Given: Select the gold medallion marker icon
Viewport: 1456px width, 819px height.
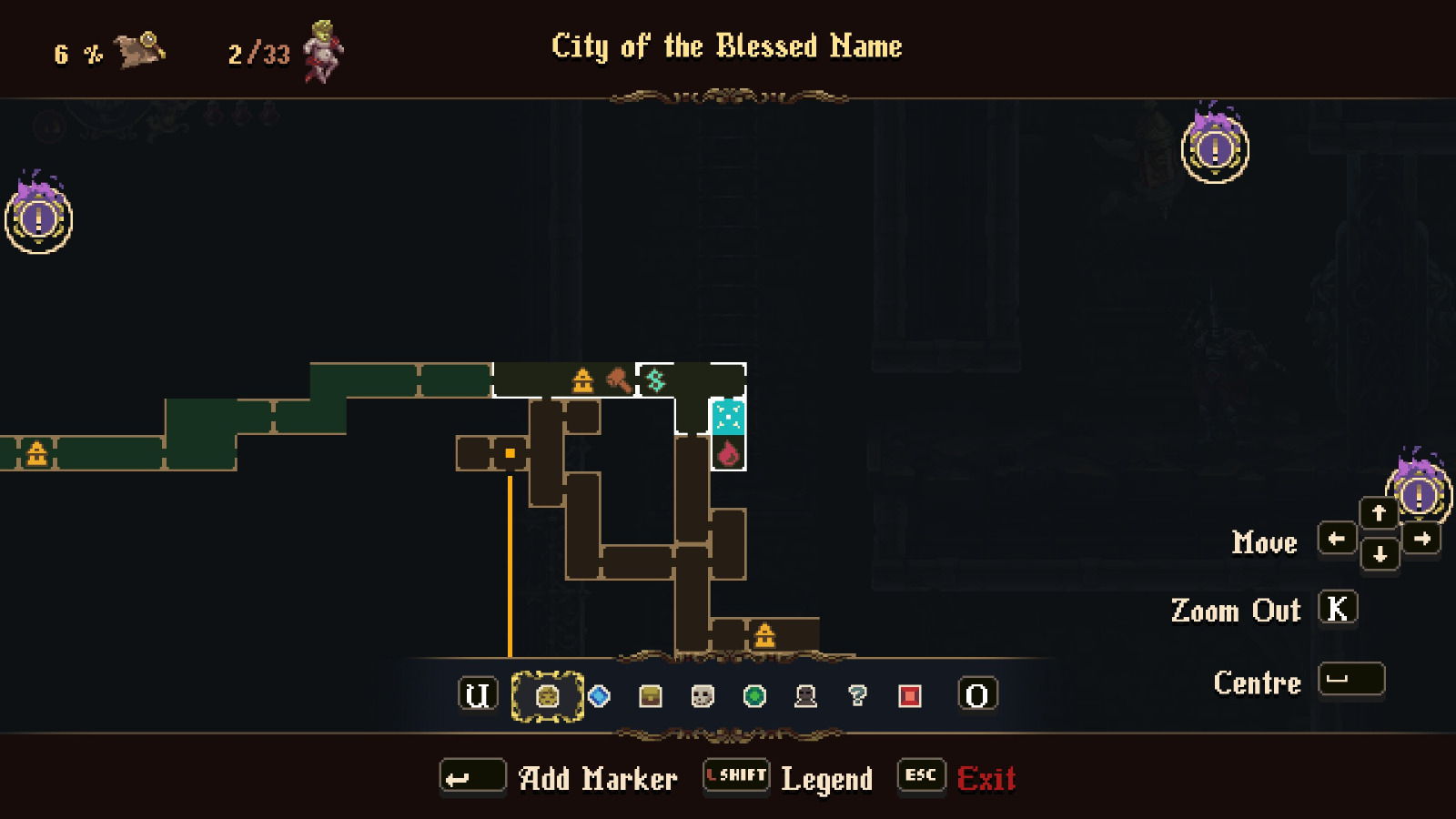Looking at the screenshot, I should coord(547,695).
